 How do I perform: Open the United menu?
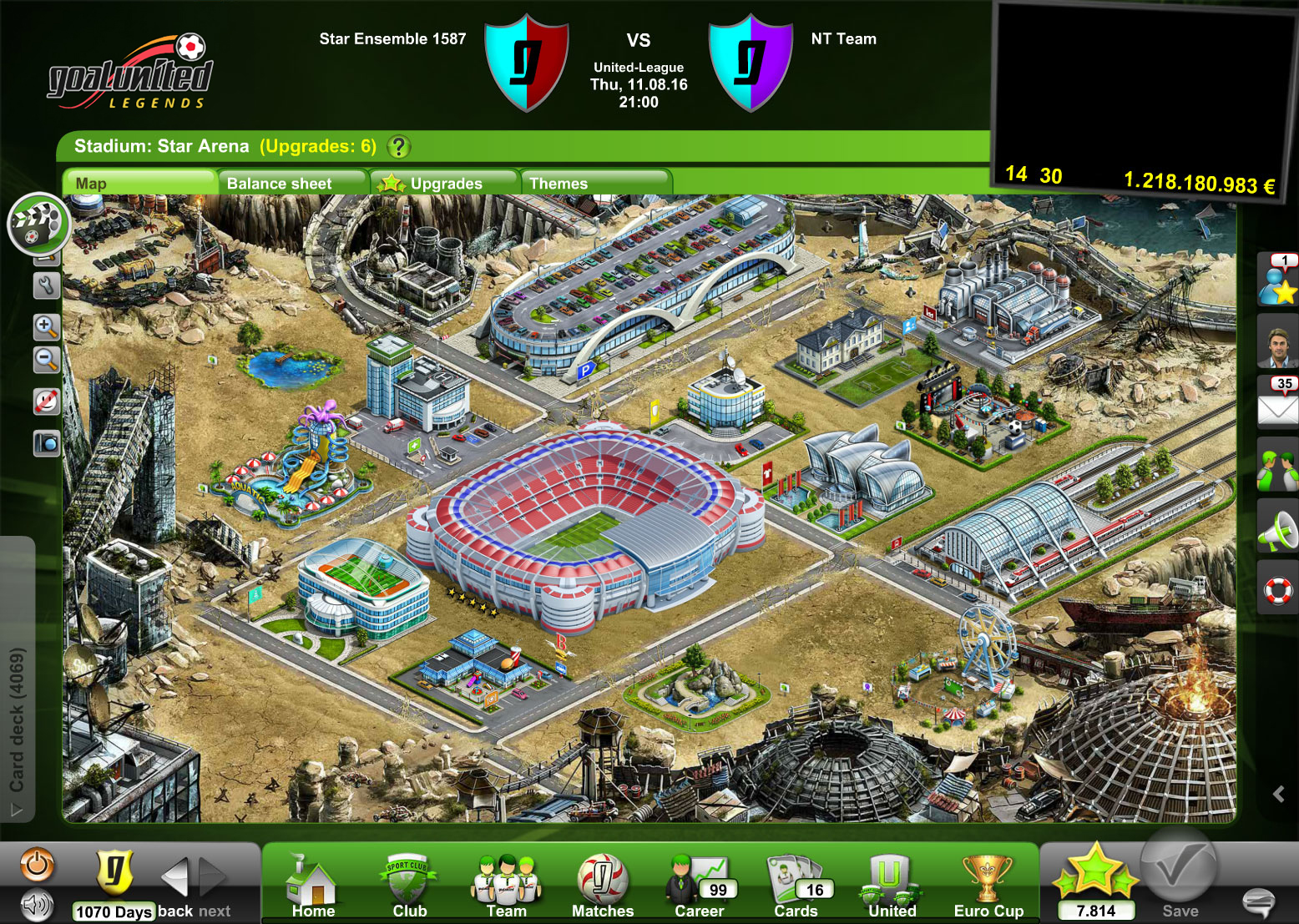(892, 886)
